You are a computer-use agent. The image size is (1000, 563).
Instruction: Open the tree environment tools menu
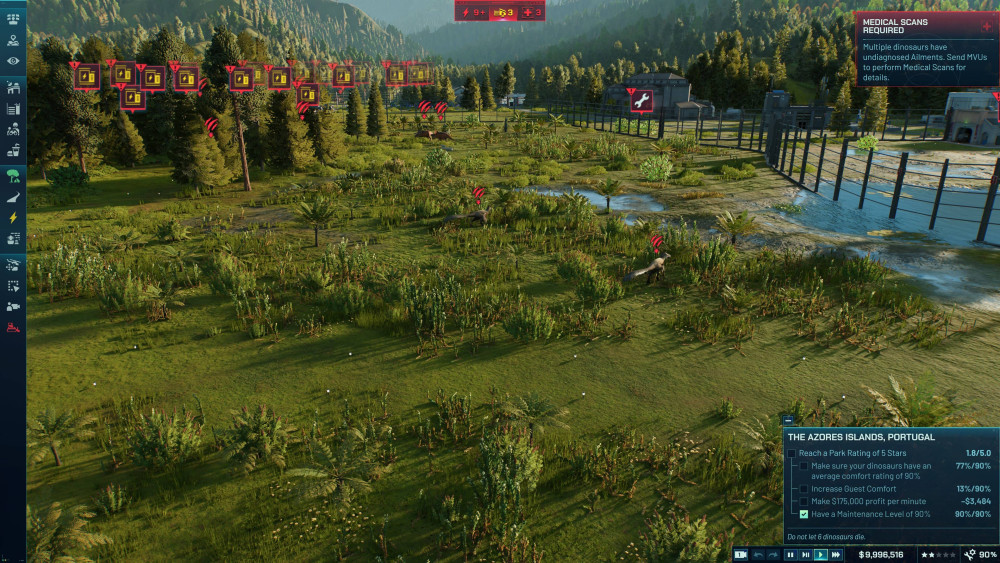[13, 176]
